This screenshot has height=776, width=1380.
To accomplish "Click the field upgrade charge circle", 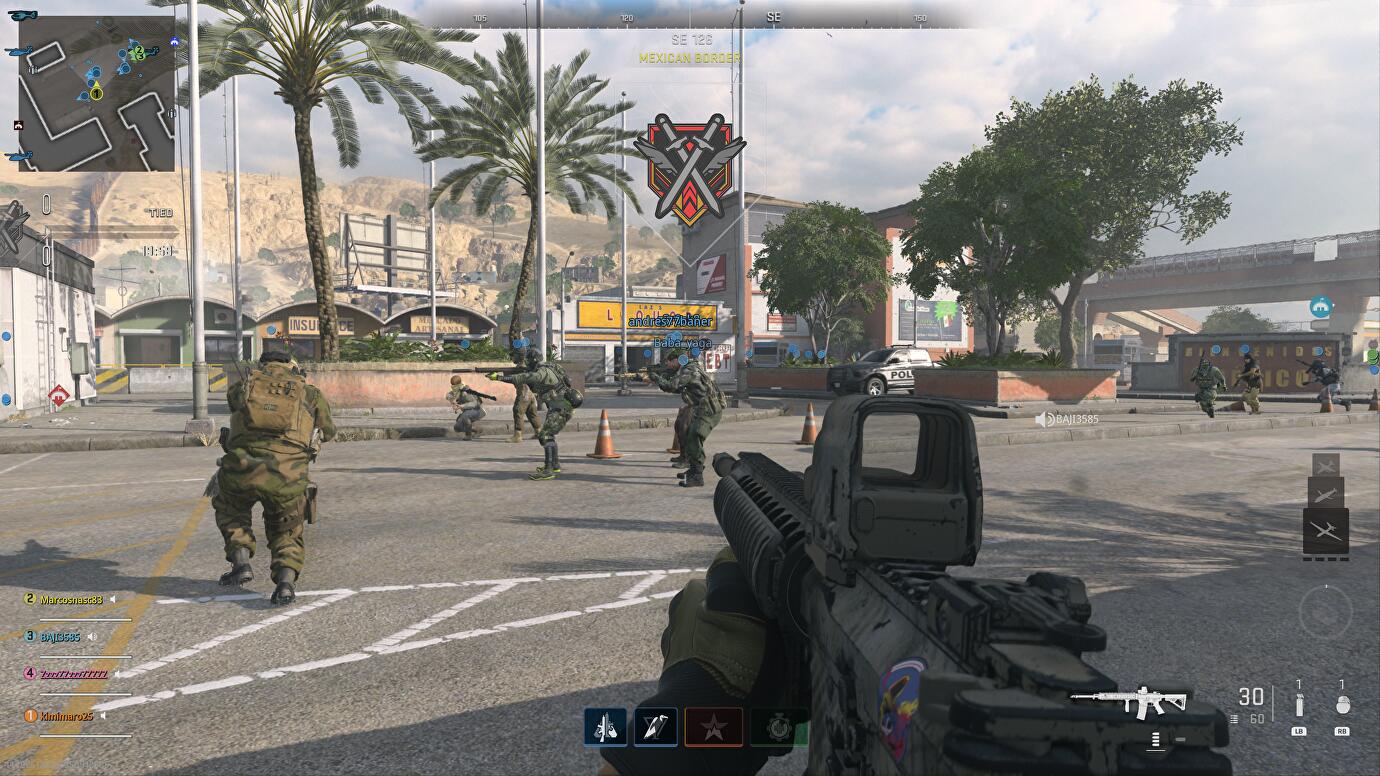I will (x=1325, y=610).
